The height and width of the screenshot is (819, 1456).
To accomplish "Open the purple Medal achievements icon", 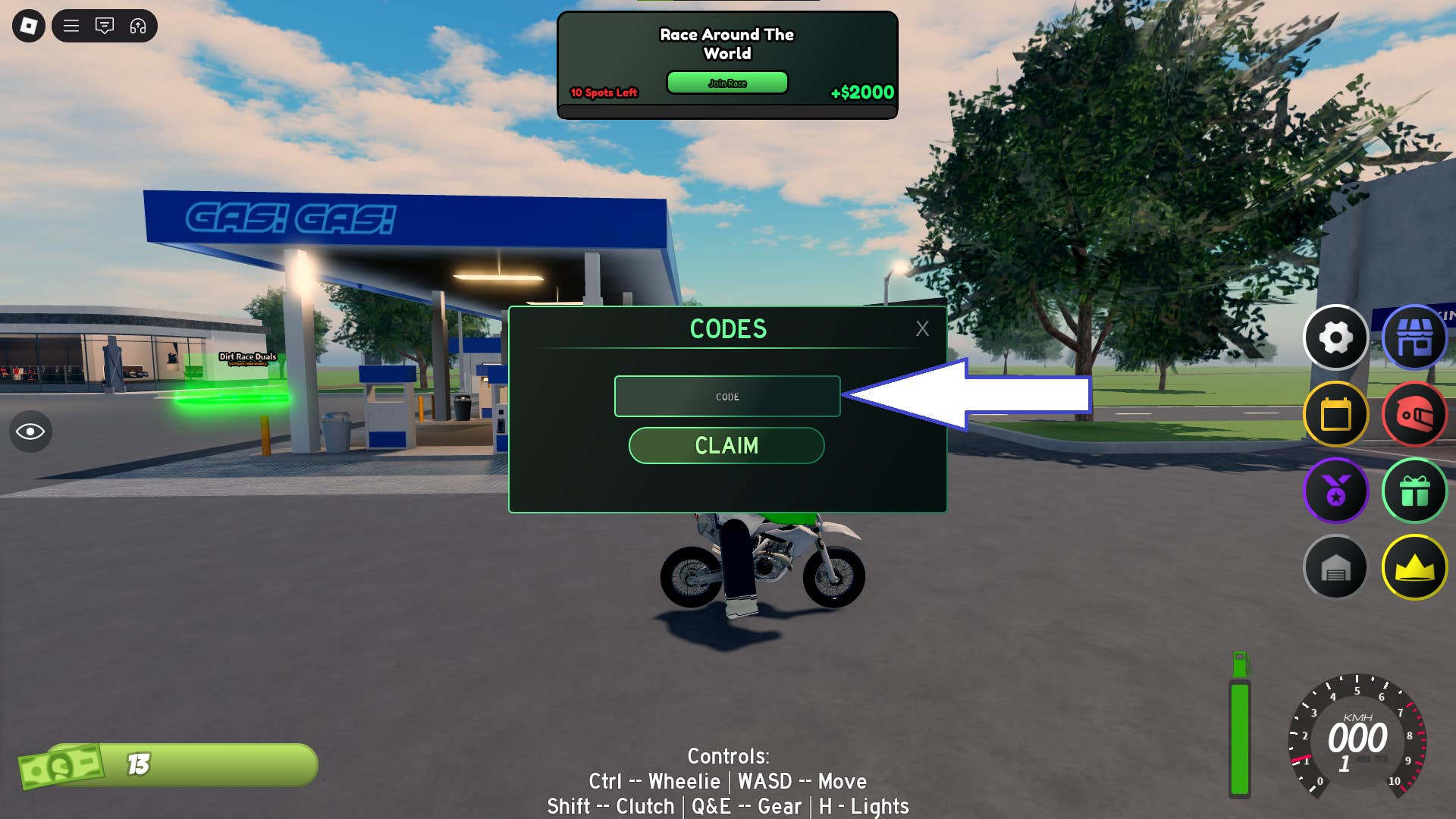I will tap(1336, 491).
